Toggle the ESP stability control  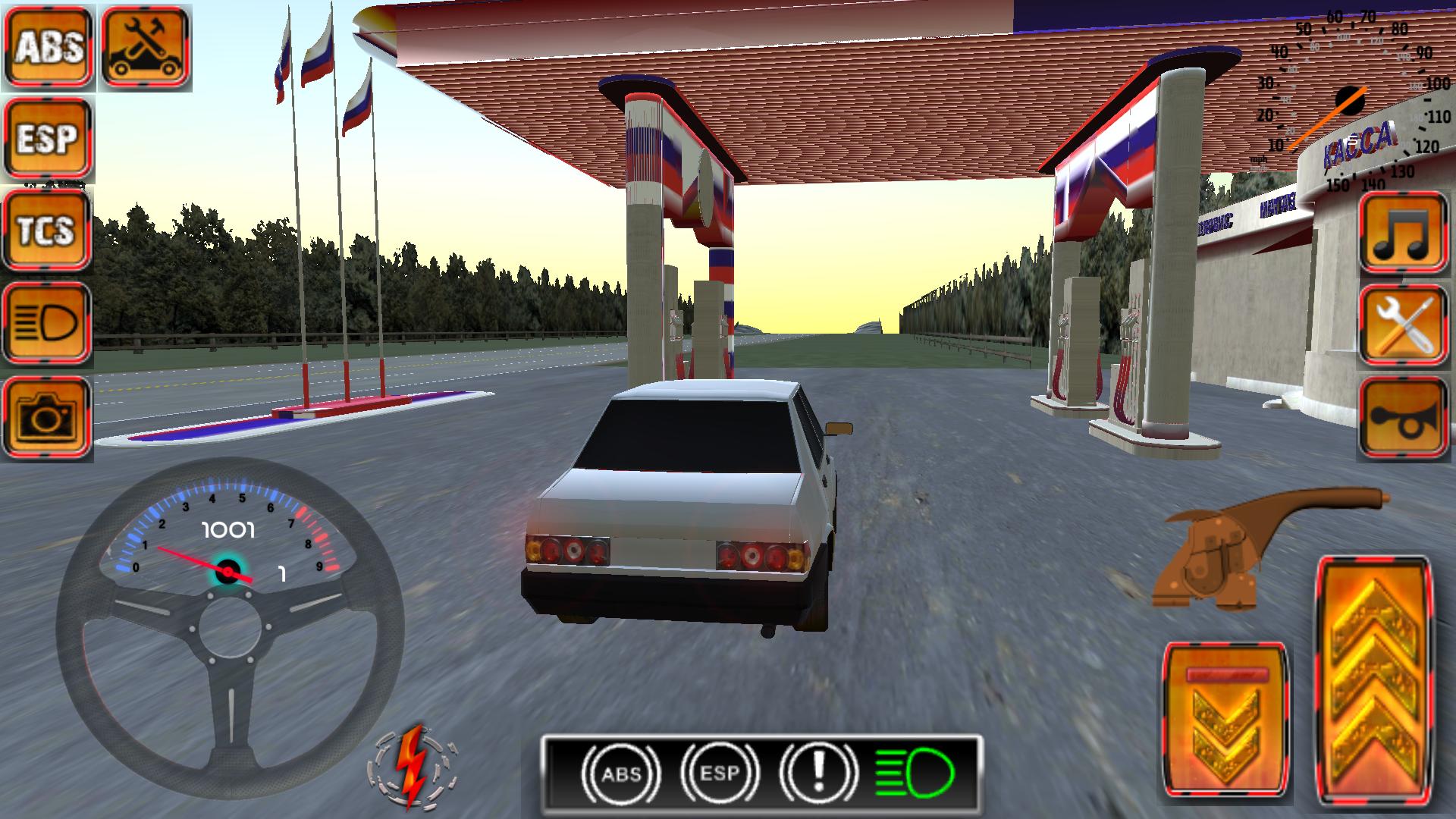click(45, 136)
